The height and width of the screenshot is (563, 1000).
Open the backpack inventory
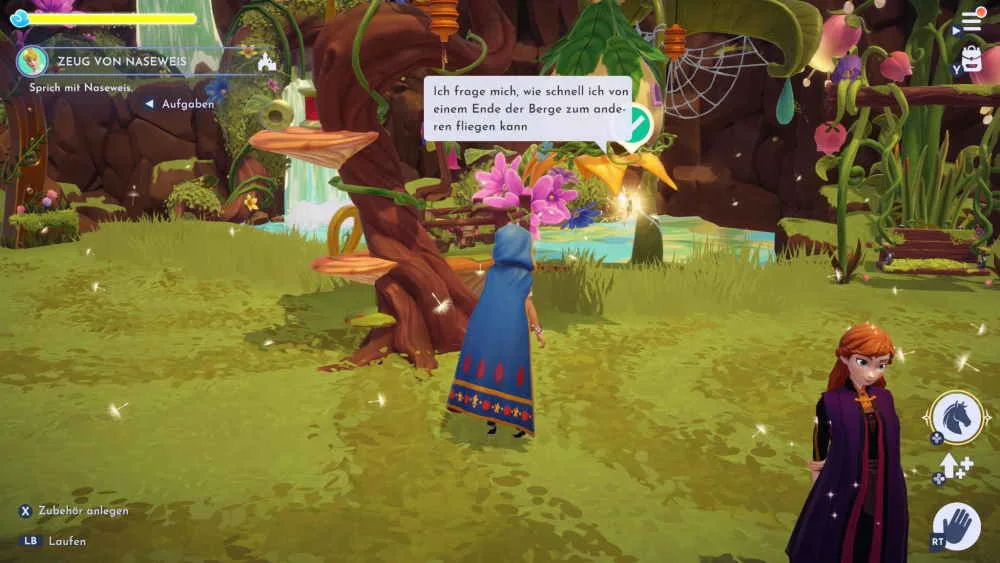tap(971, 59)
